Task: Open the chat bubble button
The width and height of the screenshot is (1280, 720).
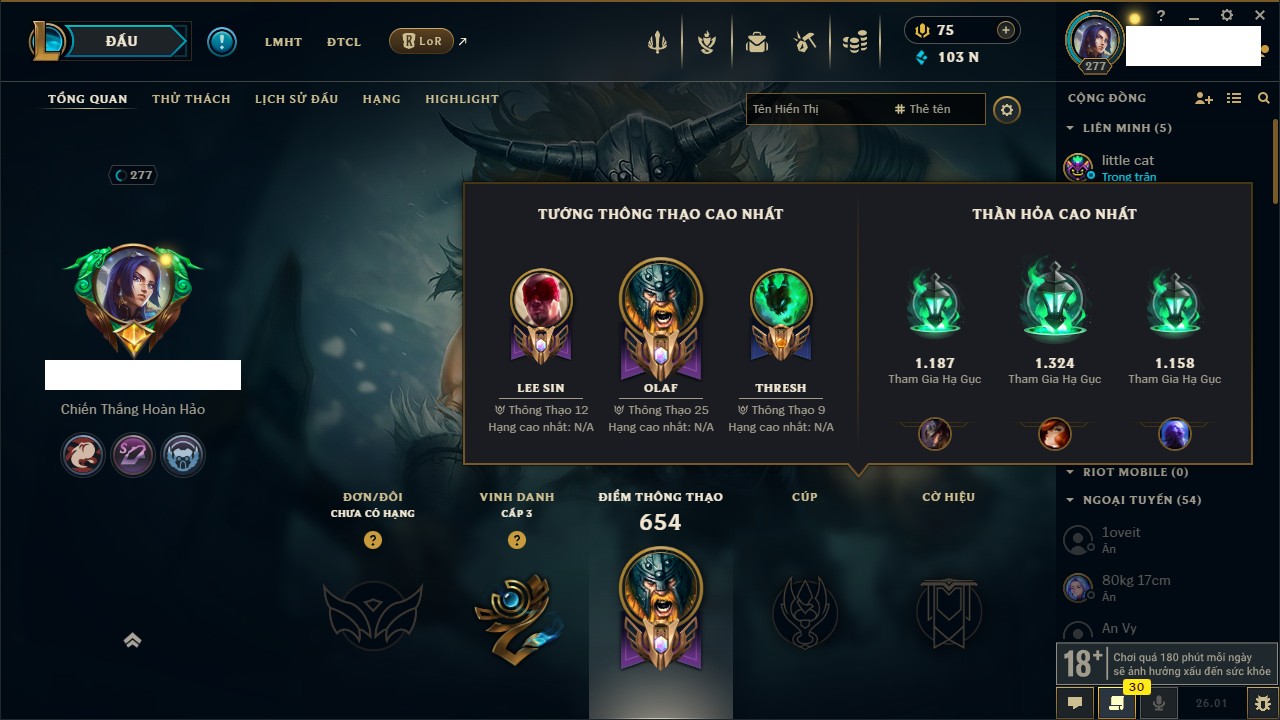Action: tap(1075, 703)
